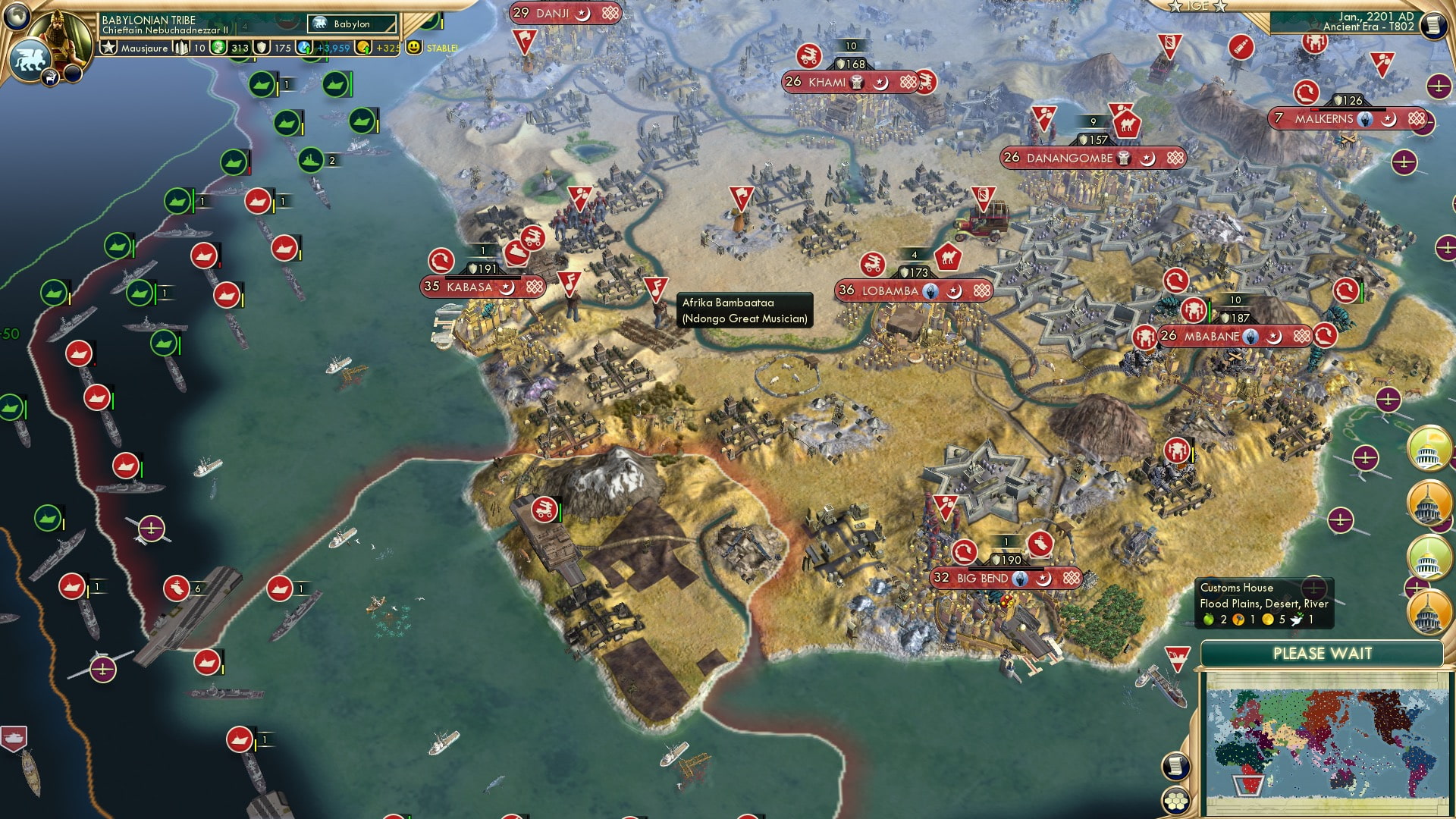Click the PLEASE WAIT button

coord(1323,652)
